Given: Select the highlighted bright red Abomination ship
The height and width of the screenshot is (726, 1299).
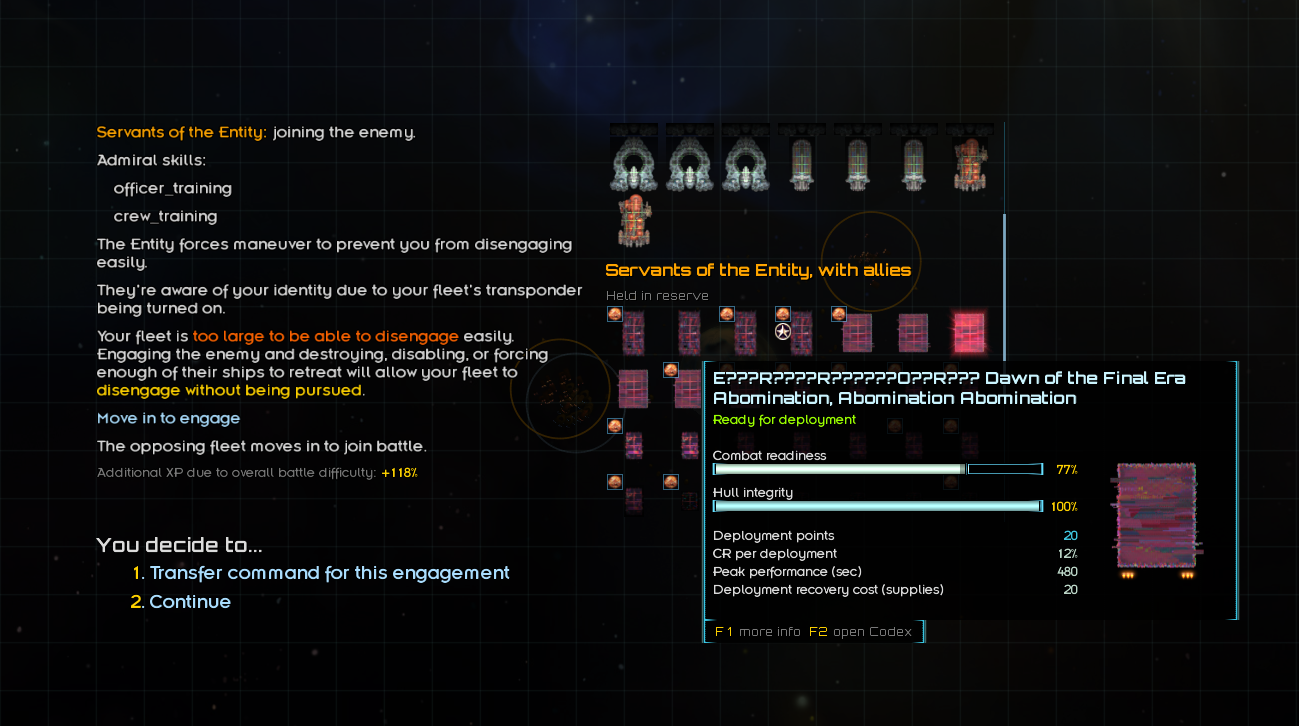Looking at the screenshot, I should 968,332.
